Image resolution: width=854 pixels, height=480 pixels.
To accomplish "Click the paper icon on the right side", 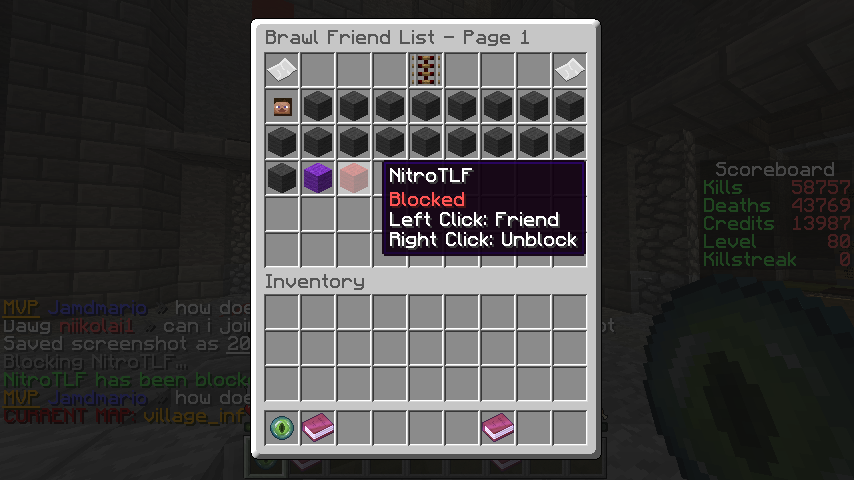I will click(x=570, y=69).
